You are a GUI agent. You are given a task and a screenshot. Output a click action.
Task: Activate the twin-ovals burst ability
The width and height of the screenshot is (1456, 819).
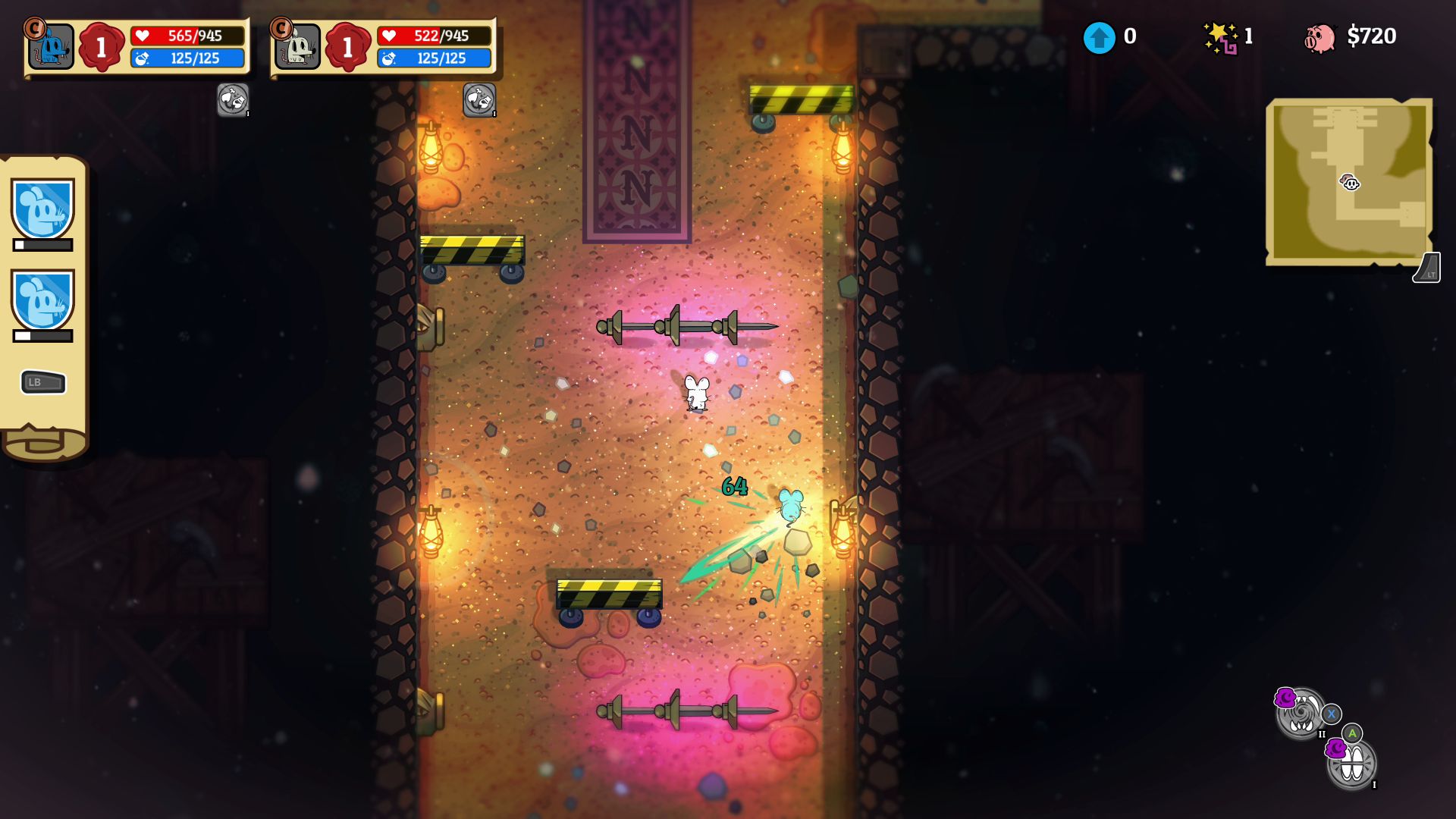click(x=1352, y=764)
